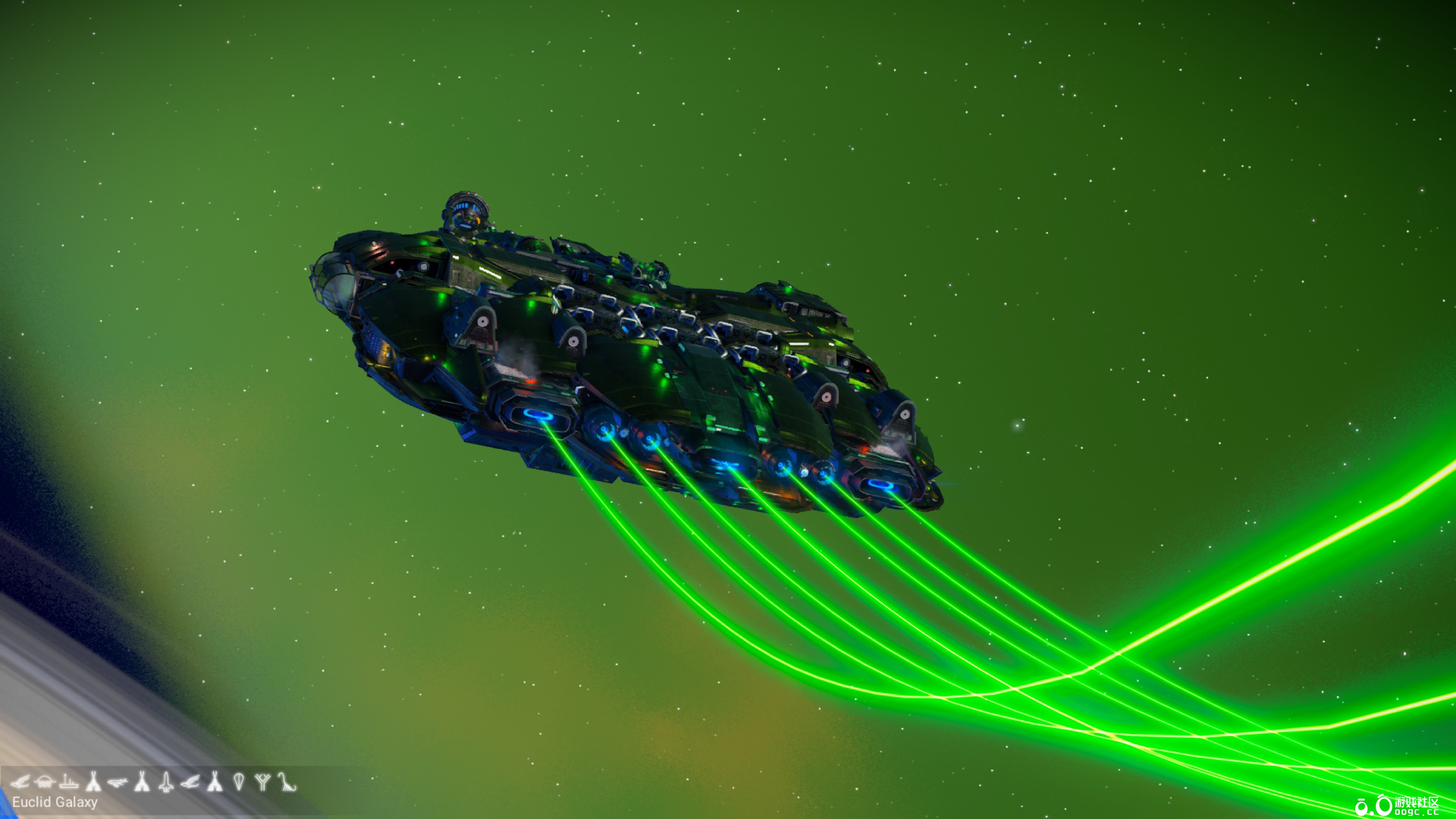This screenshot has height=819, width=1456.
Task: Click the Euclid Galaxy label
Action: tap(55, 802)
